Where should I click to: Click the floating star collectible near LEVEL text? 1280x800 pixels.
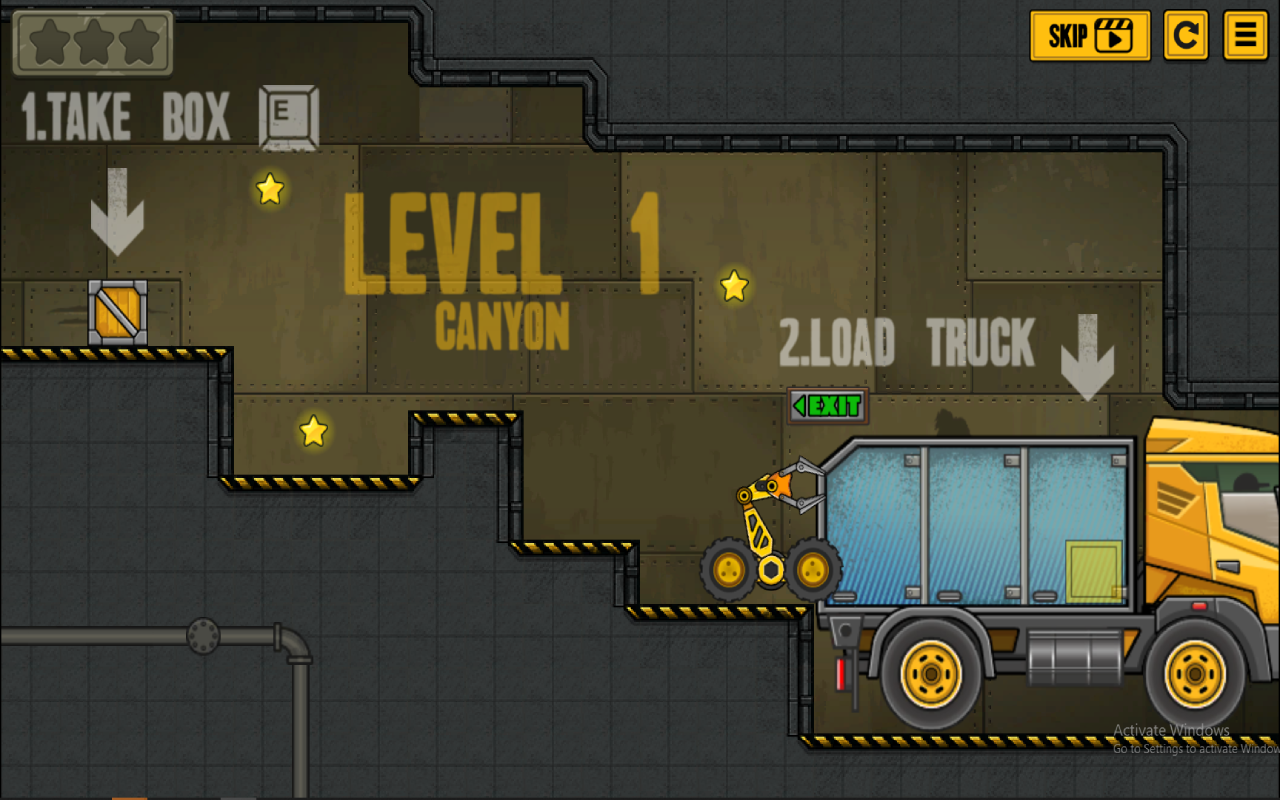(x=268, y=188)
